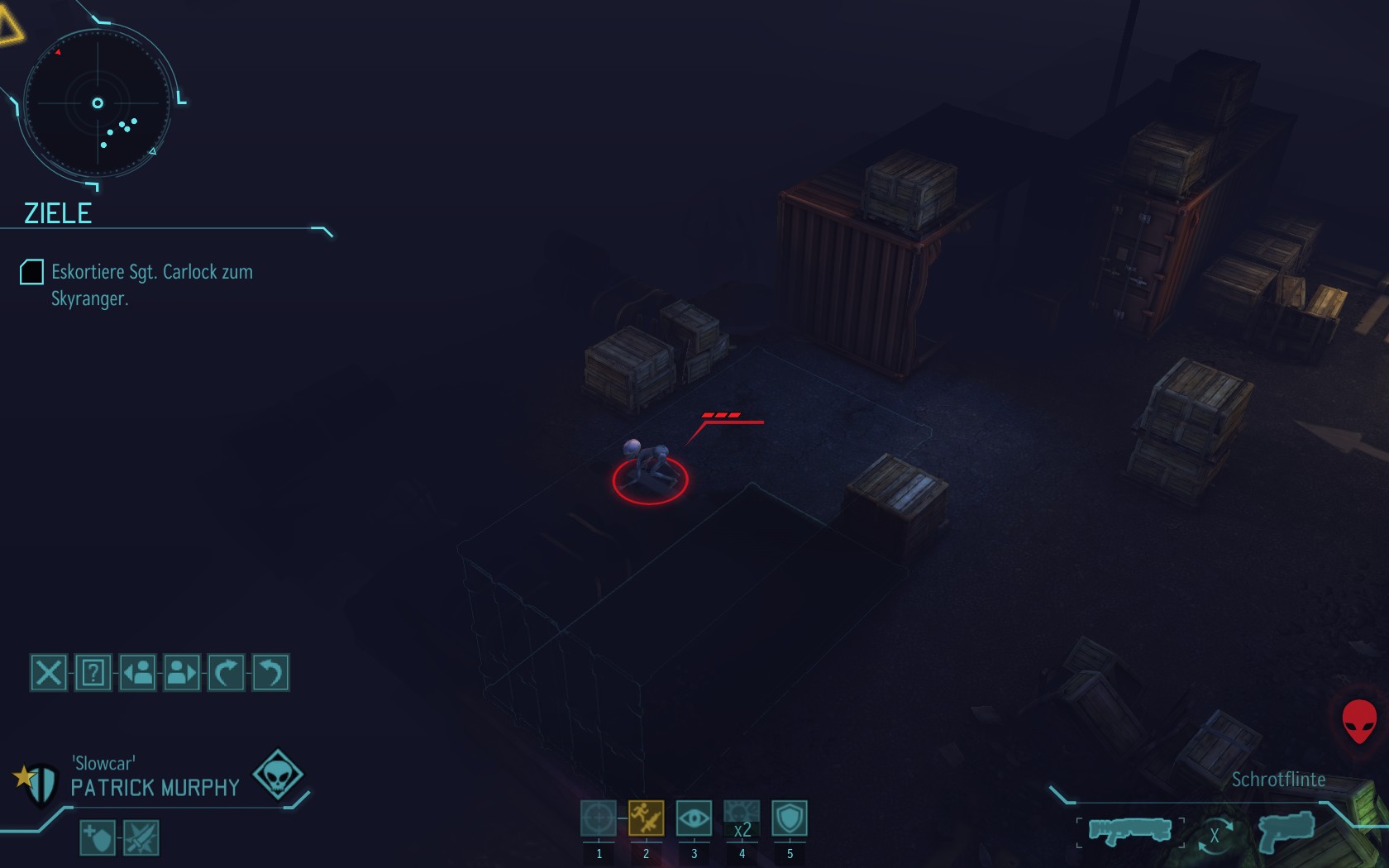Select the crossed blade perk icon

coord(141,838)
